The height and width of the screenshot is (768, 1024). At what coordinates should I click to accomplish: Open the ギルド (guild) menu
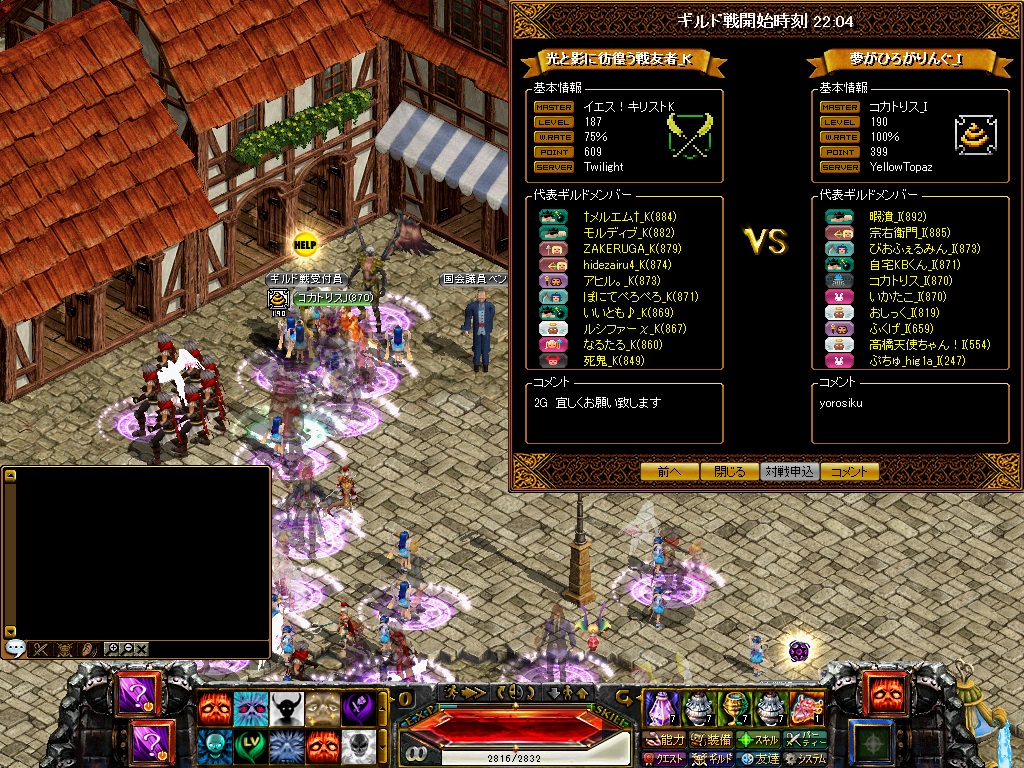point(711,759)
